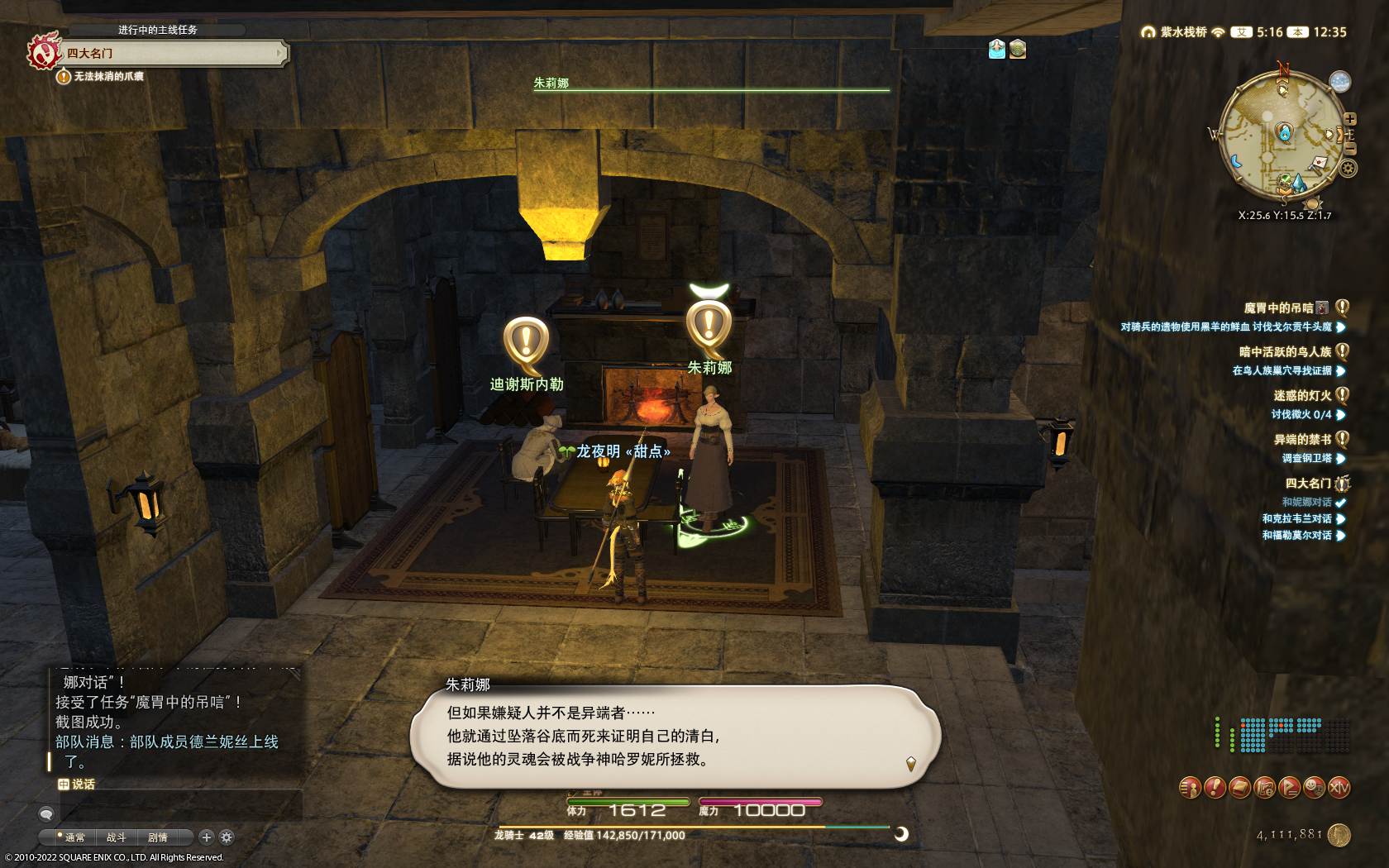Viewport: 1389px width, 868px height.
Task: Open minimap settings gear
Action: 1348,169
